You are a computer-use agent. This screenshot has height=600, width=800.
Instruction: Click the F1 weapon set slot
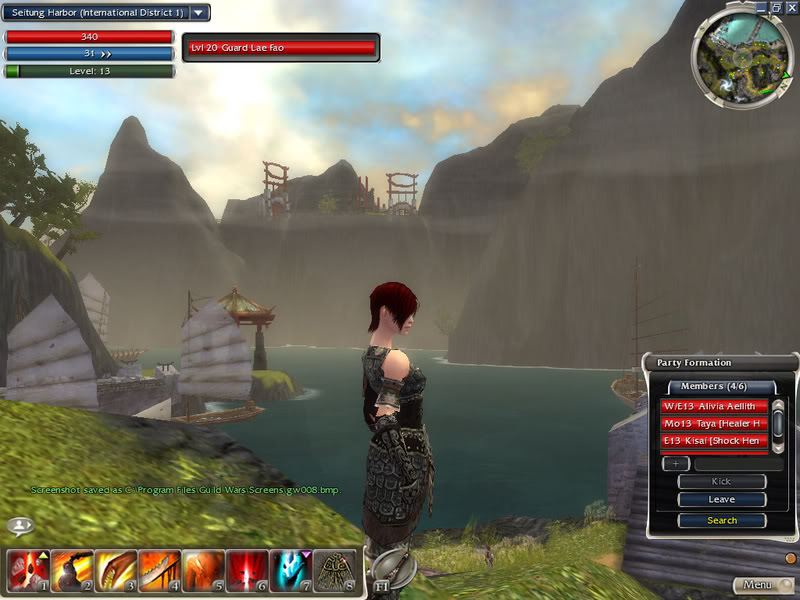(383, 583)
